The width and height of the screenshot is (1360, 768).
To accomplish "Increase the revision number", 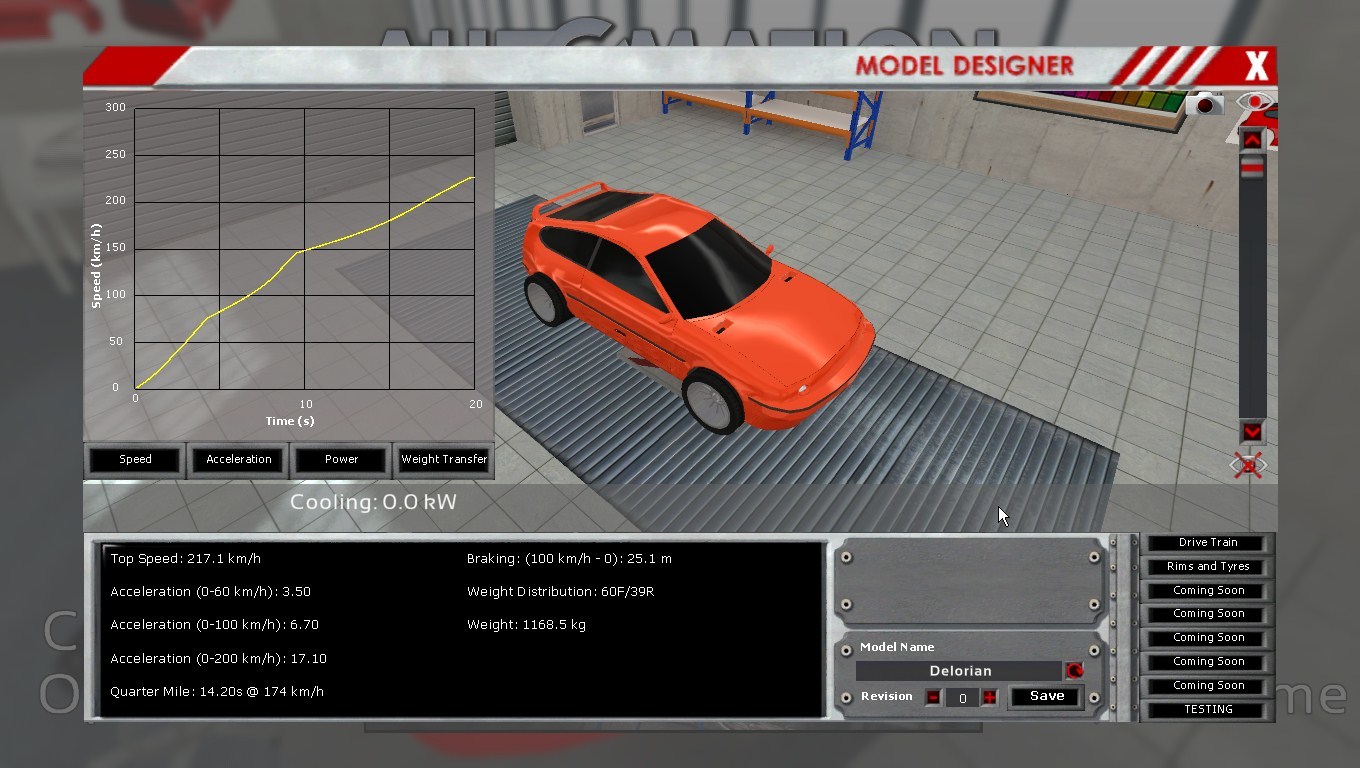I will [990, 698].
